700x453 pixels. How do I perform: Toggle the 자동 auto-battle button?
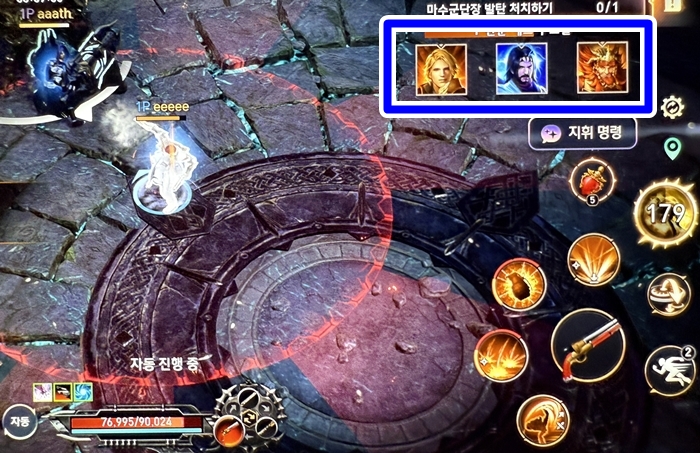(x=17, y=422)
